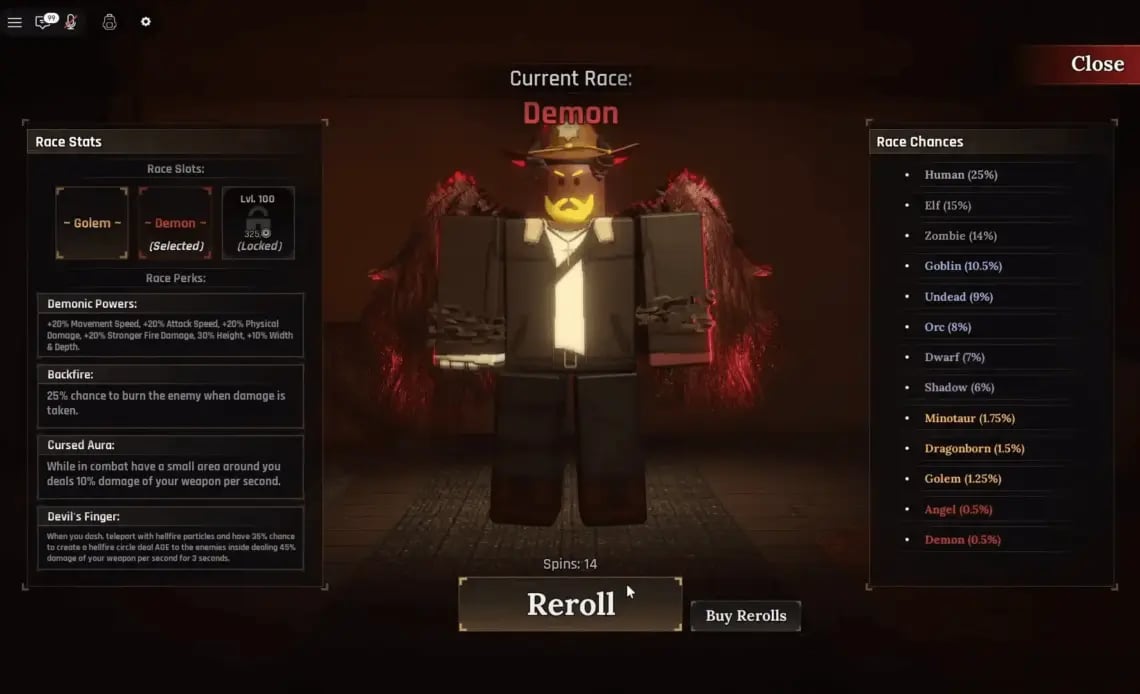Screen dimensions: 1140x694
Task: Open the Roblox hamburger menu
Action: tap(14, 22)
